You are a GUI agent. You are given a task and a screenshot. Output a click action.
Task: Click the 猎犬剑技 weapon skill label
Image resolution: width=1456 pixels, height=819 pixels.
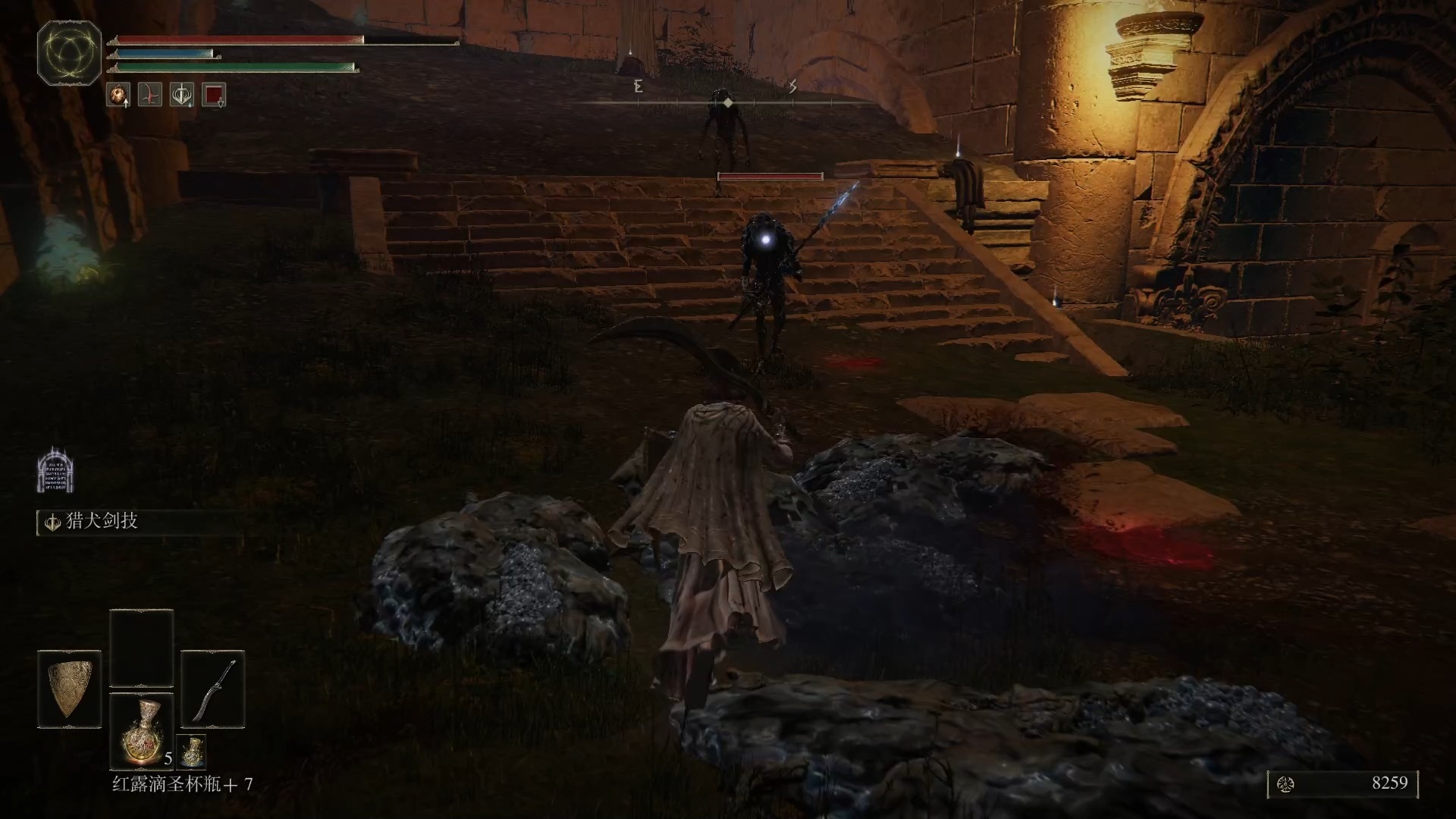[x=102, y=522]
